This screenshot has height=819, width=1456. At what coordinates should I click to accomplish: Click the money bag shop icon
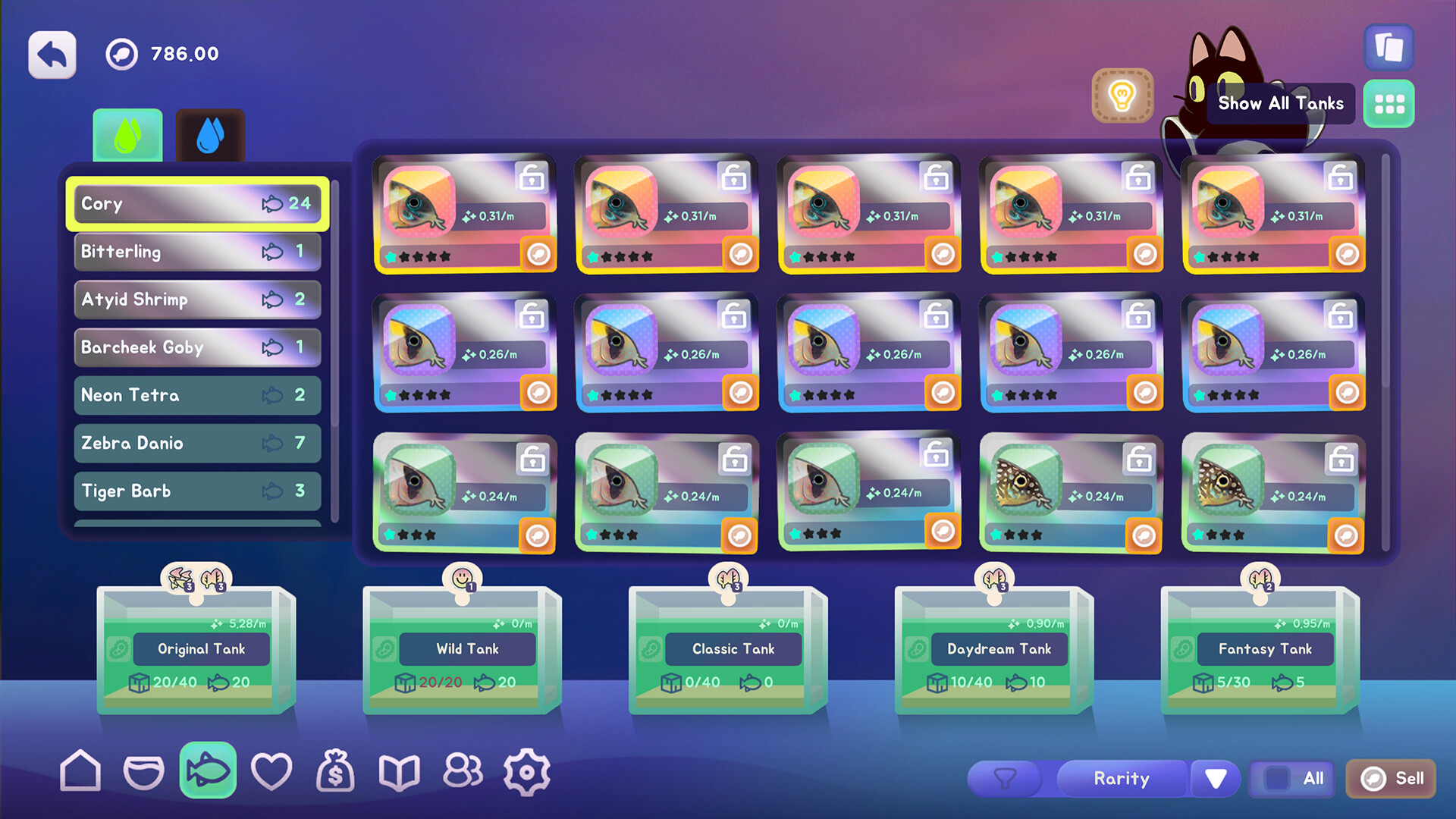(336, 770)
